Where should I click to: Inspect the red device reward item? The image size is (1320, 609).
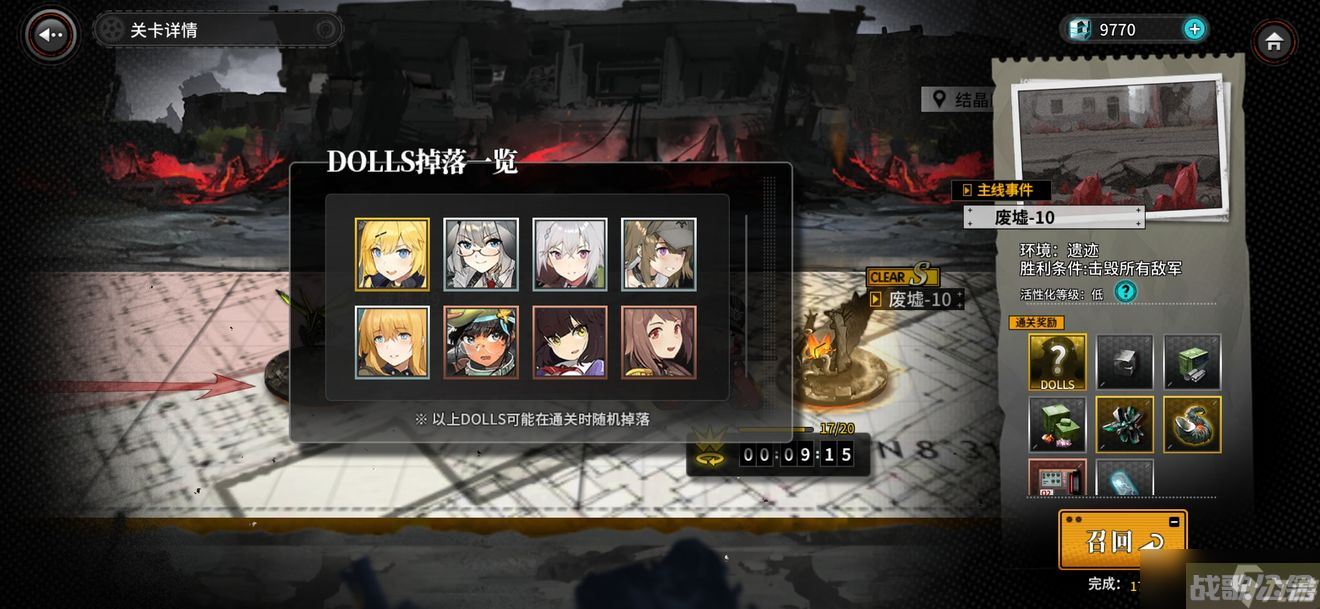click(1057, 478)
